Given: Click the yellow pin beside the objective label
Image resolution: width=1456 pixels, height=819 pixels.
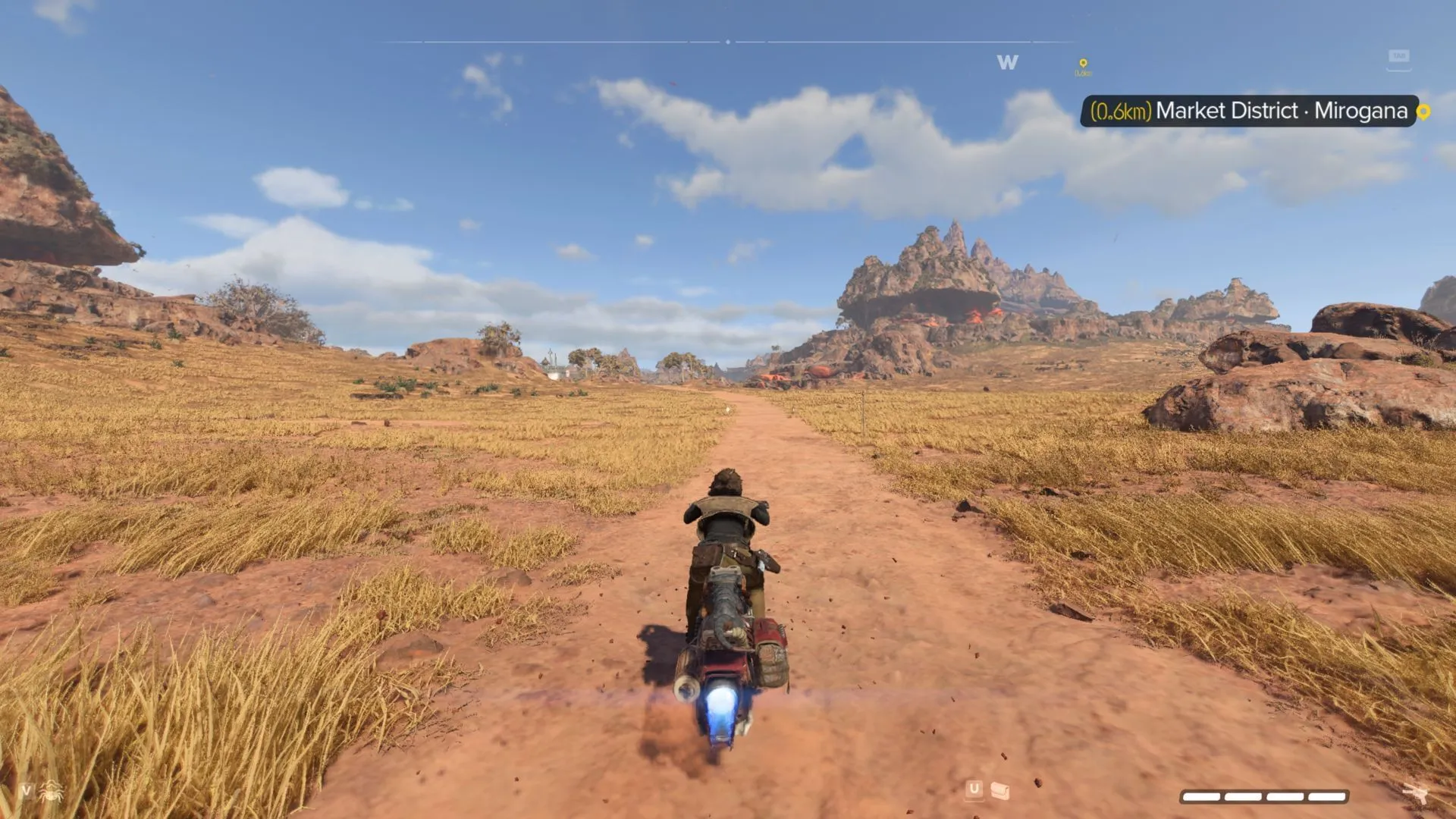Looking at the screenshot, I should click(1423, 112).
